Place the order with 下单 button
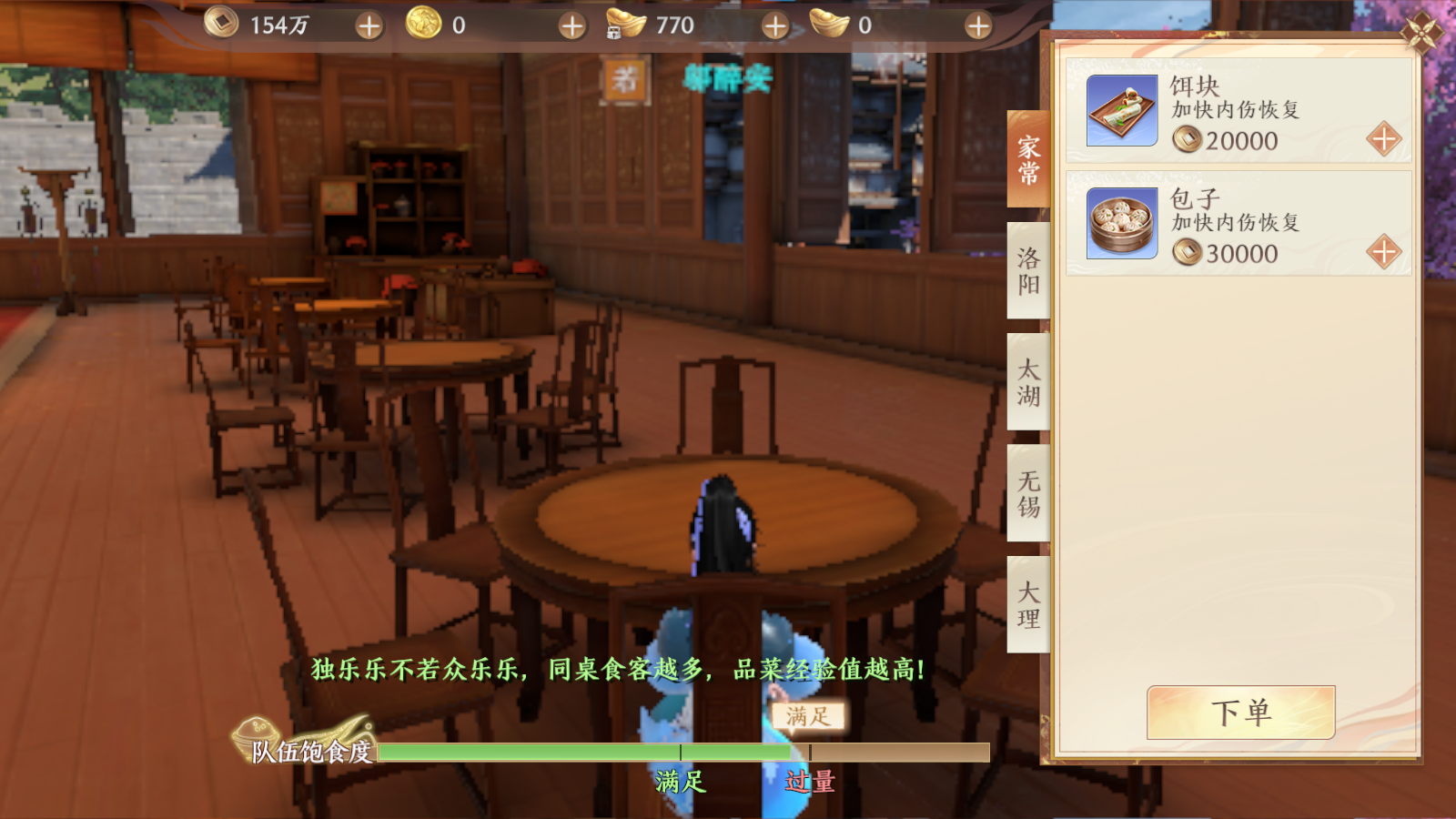The width and height of the screenshot is (1456, 819). [x=1240, y=713]
